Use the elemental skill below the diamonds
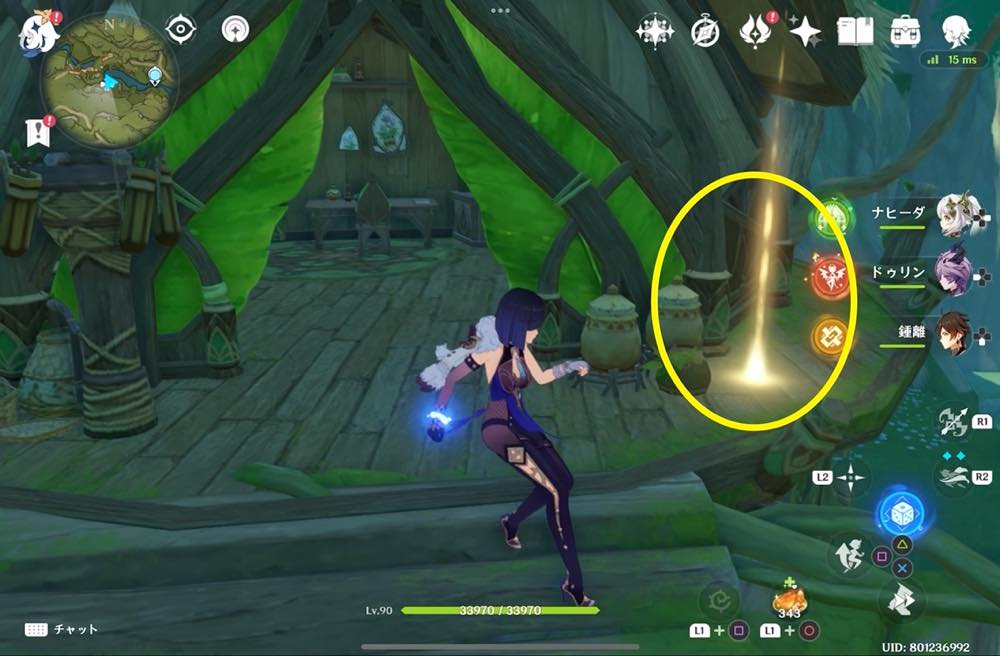Image resolution: width=1000 pixels, height=656 pixels. click(x=954, y=477)
